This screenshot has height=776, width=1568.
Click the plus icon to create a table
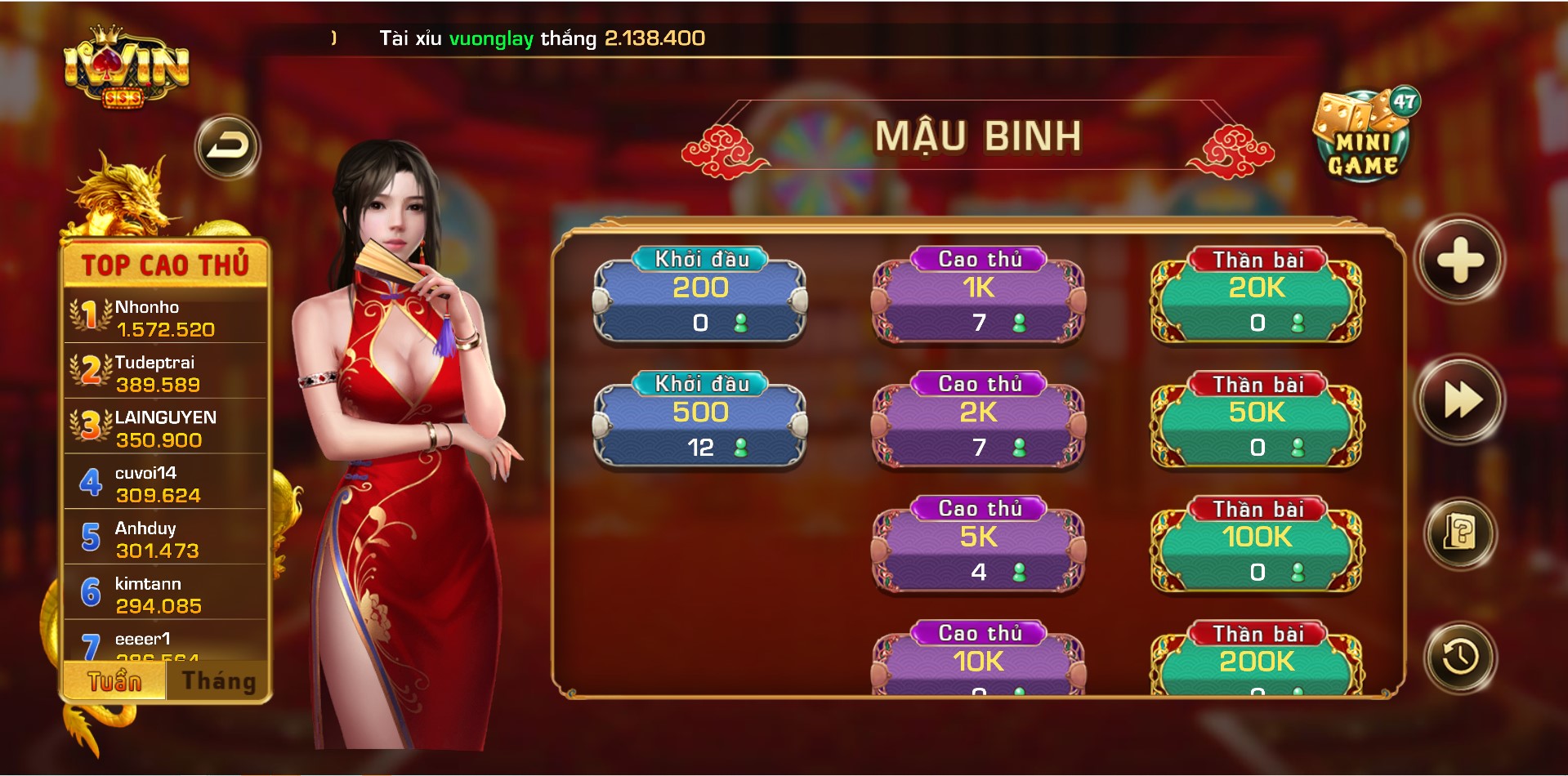pos(1459,258)
